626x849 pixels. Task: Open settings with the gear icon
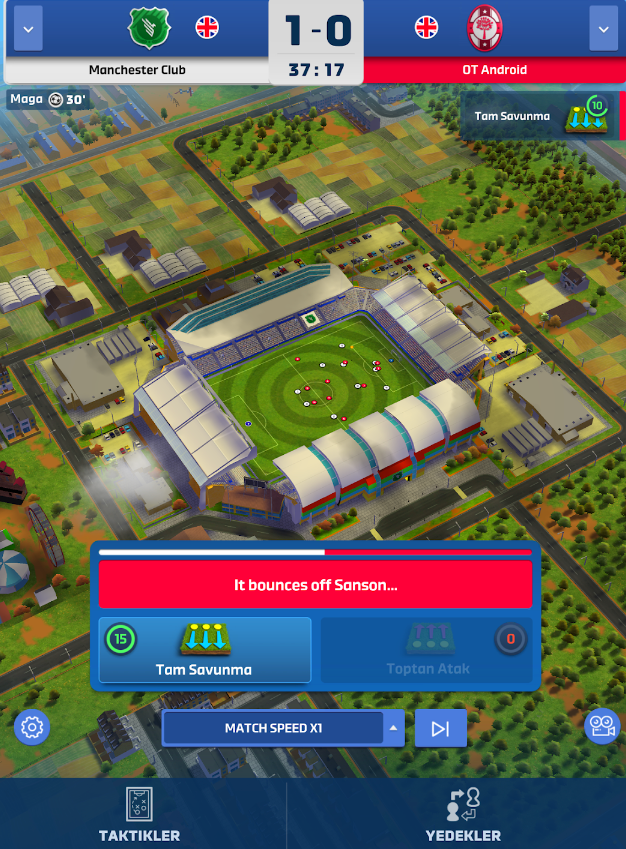click(x=32, y=727)
